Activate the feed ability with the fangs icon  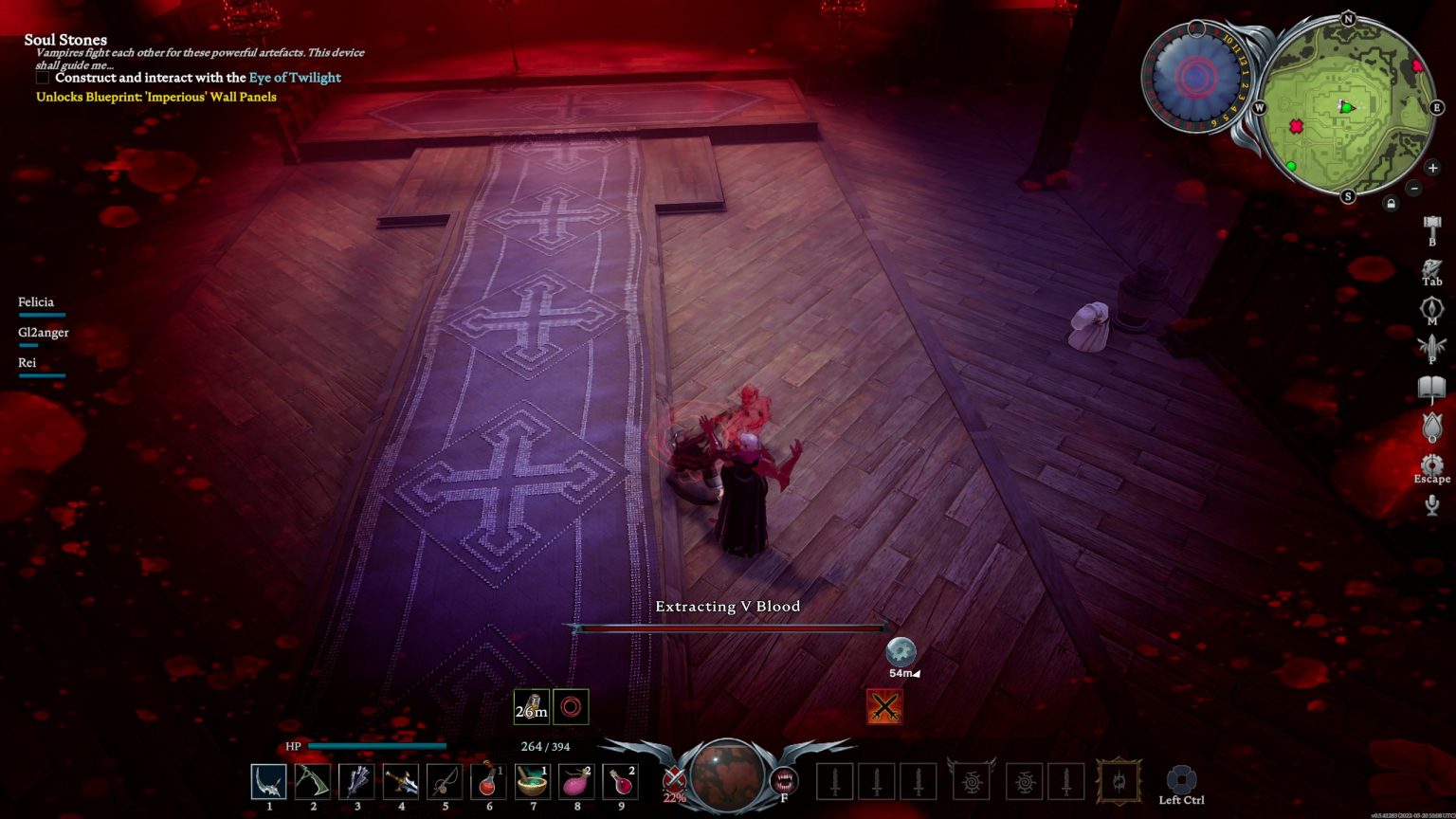click(783, 781)
